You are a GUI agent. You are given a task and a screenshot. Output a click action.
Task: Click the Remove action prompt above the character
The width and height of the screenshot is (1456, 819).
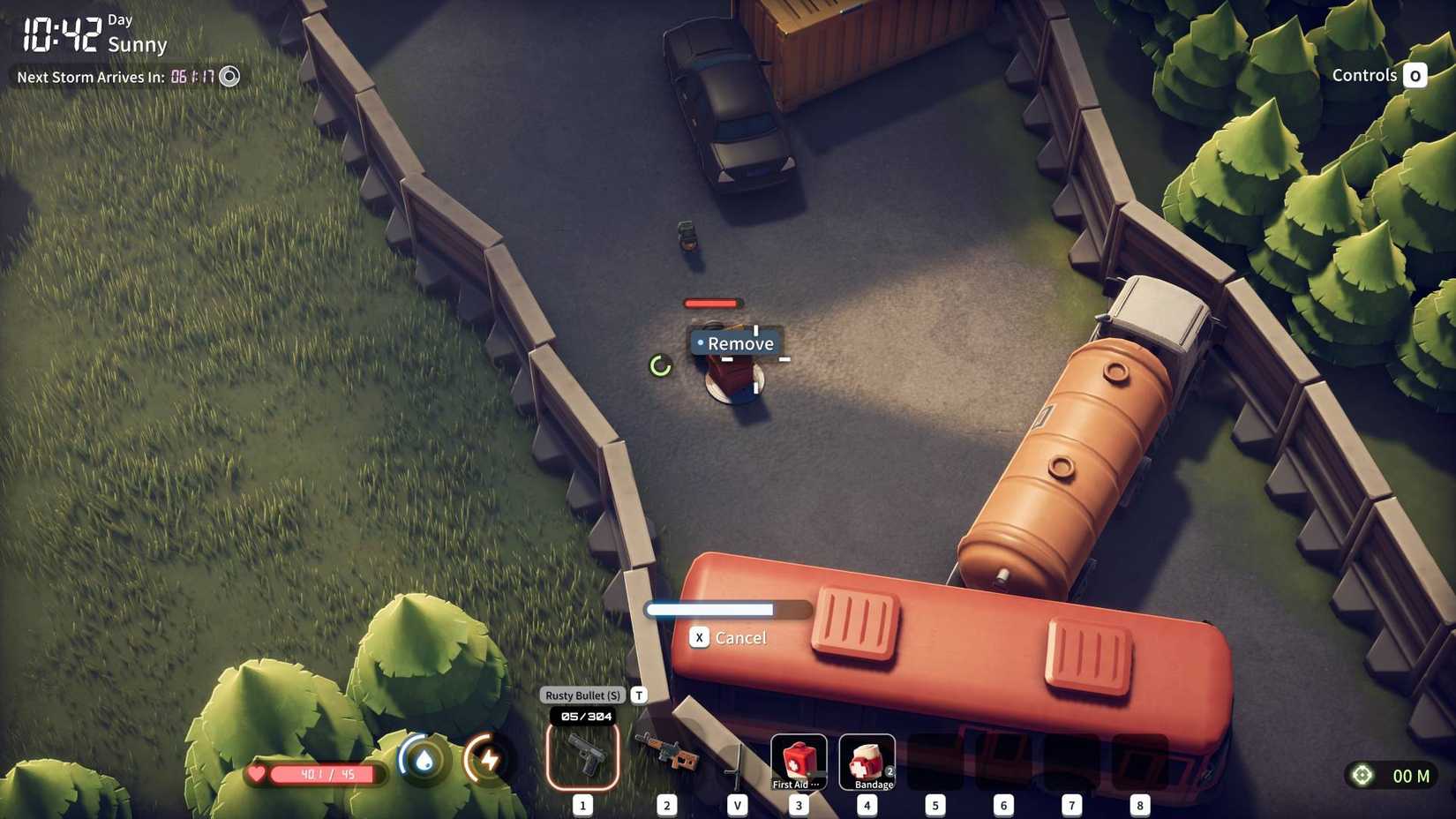tap(735, 343)
